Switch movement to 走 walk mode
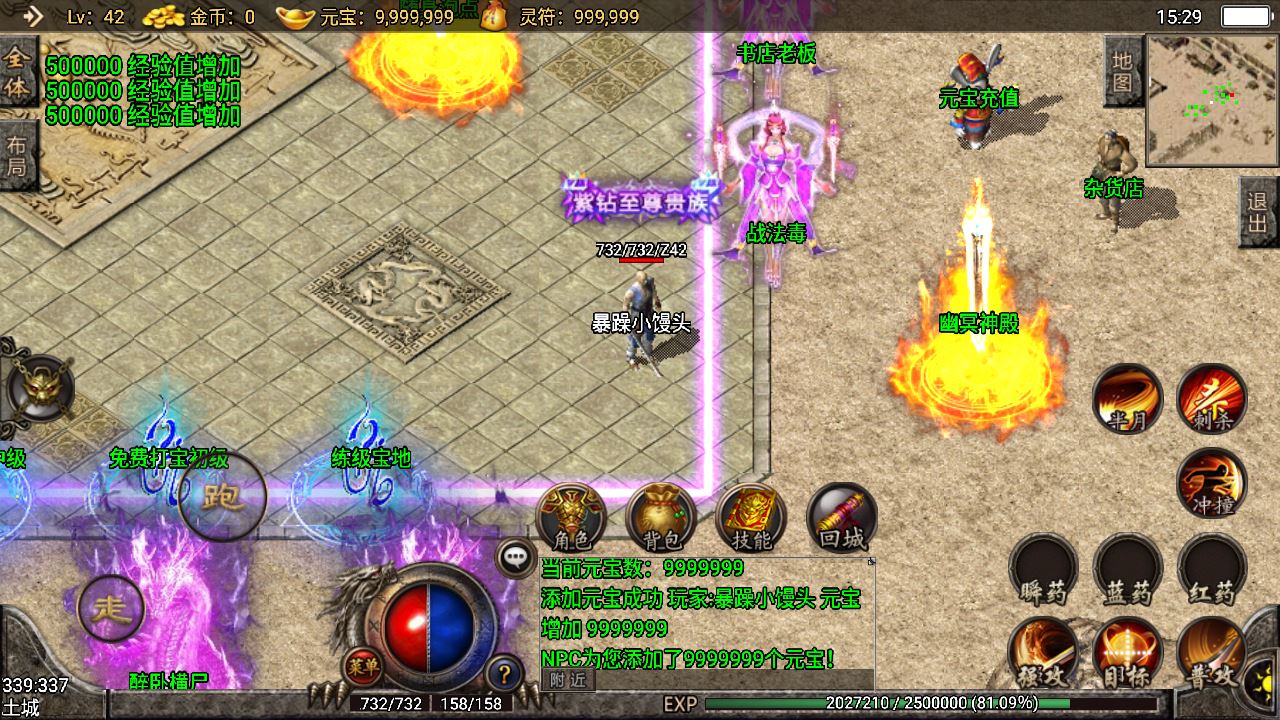Screen dimensions: 1280x720 [111, 608]
